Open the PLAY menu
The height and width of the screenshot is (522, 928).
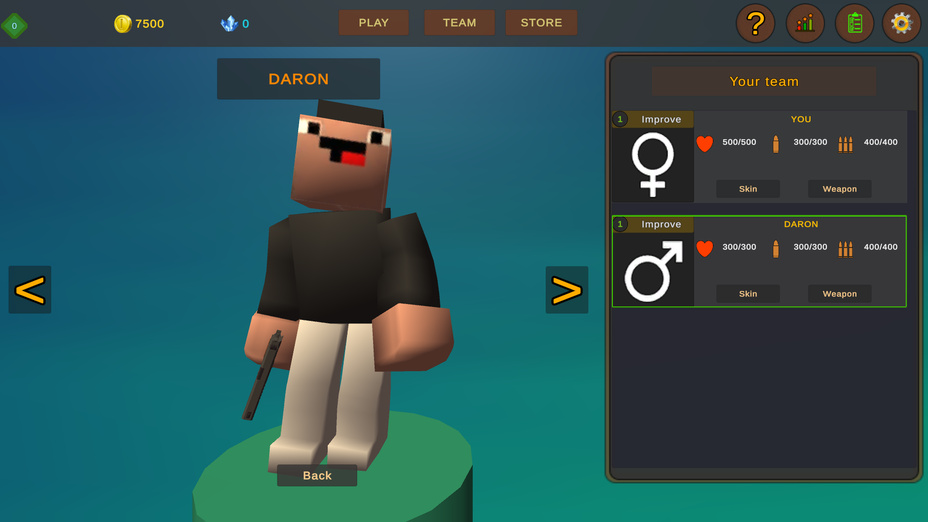coord(373,23)
